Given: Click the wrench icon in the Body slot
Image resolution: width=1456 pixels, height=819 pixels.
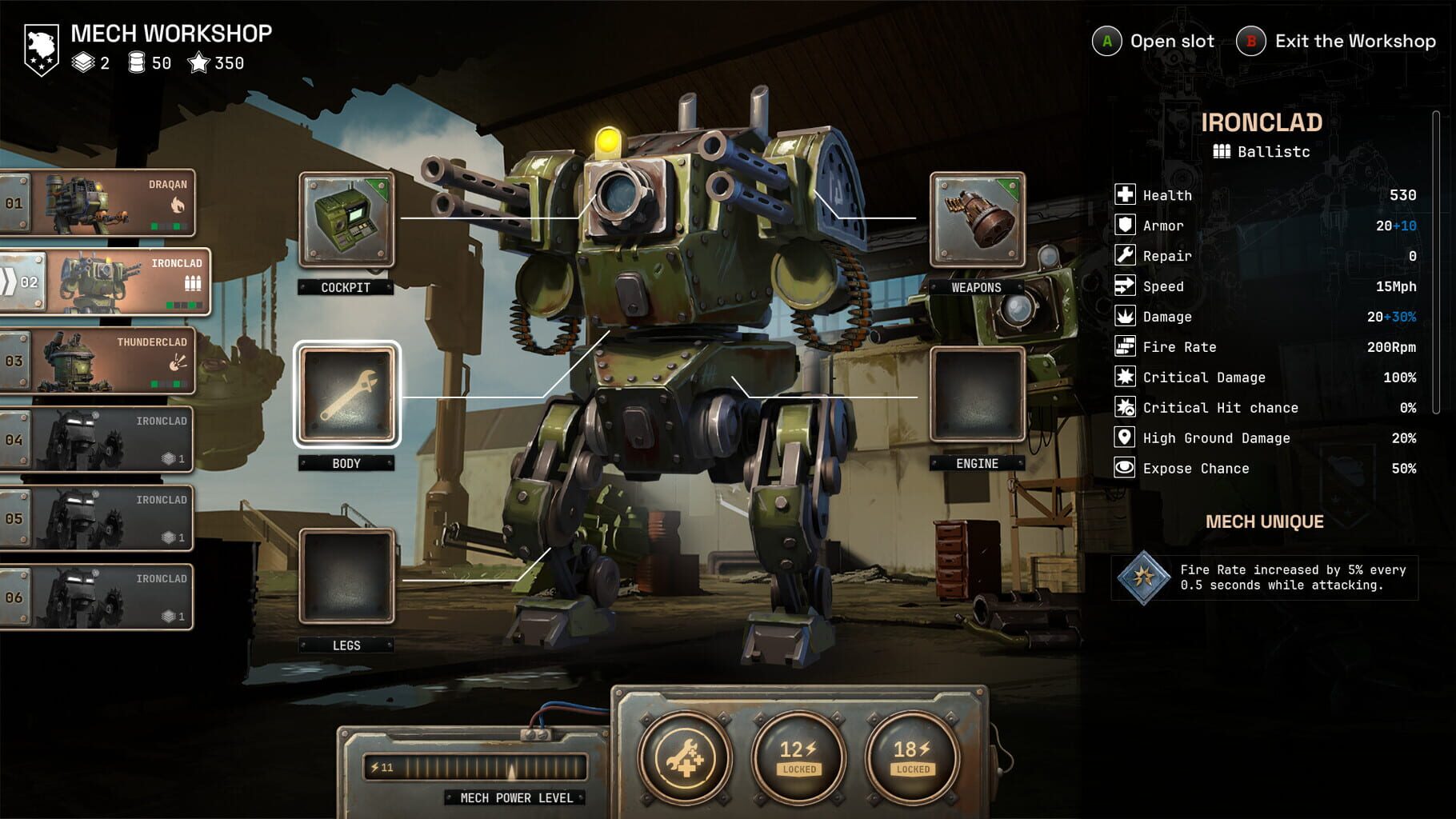Looking at the screenshot, I should [x=347, y=395].
